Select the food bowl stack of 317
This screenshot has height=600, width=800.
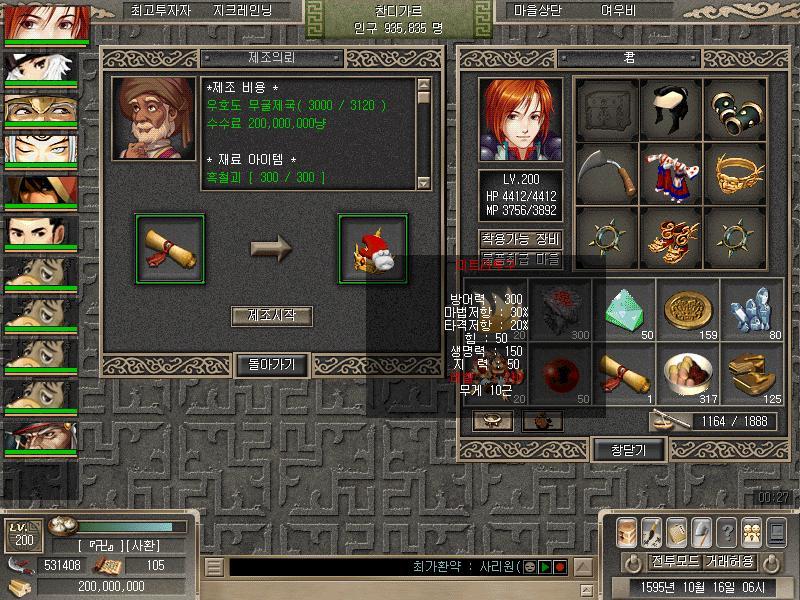[687, 374]
